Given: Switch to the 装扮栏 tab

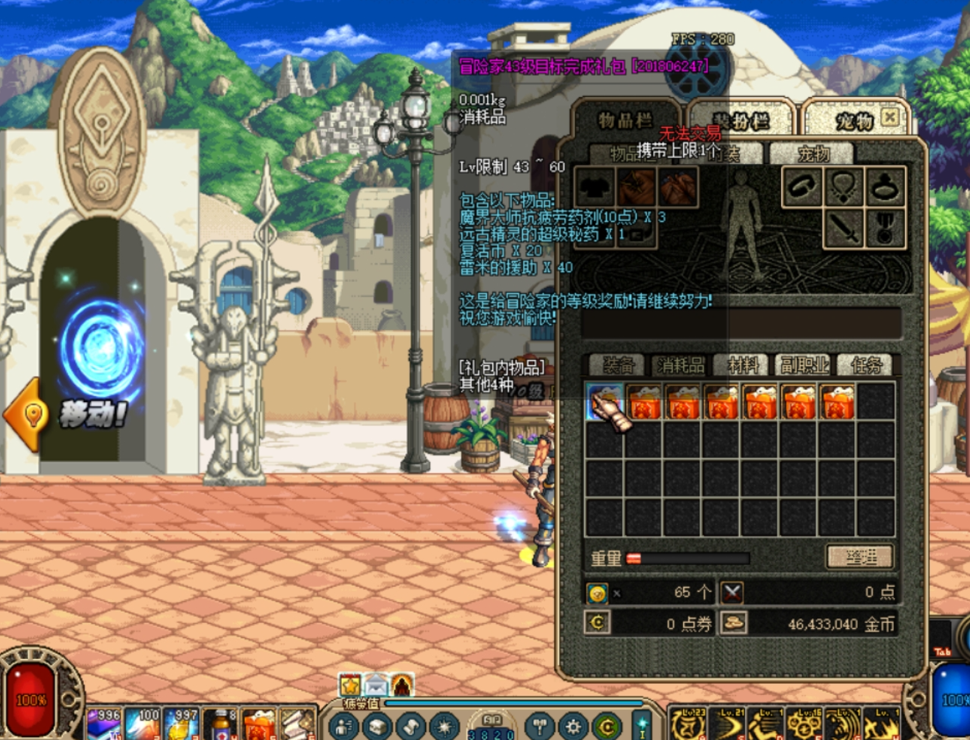Looking at the screenshot, I should click(x=741, y=120).
